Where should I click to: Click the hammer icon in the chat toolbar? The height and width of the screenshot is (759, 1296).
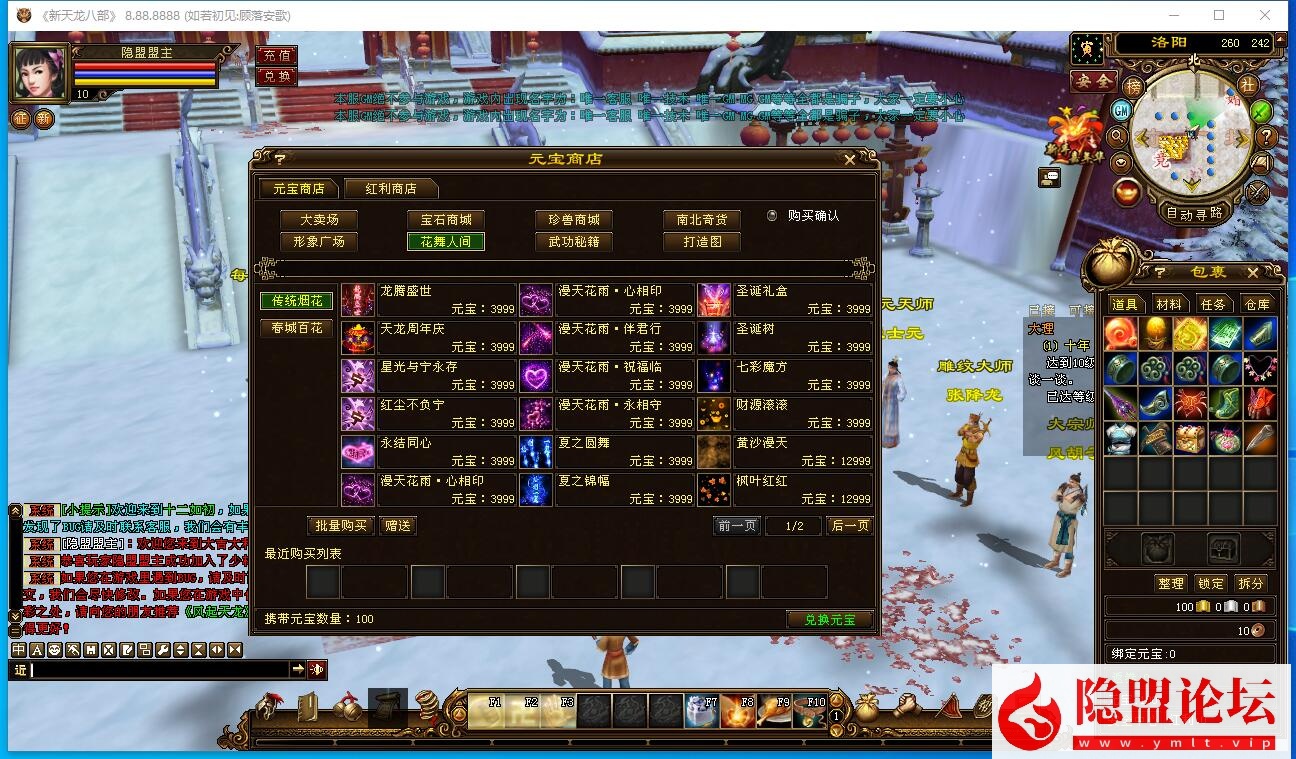tap(74, 649)
